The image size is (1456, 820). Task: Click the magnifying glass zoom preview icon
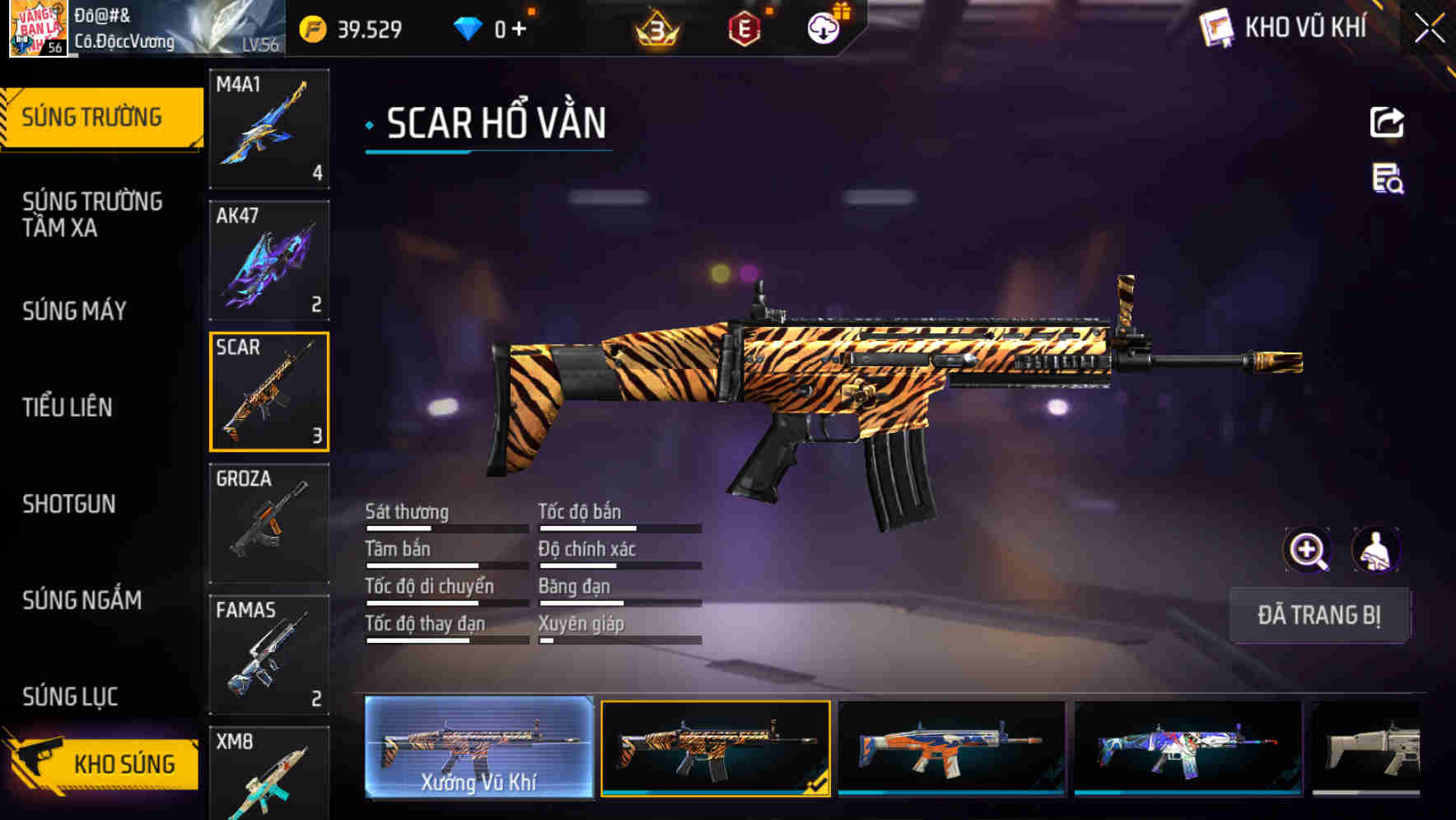(1308, 550)
